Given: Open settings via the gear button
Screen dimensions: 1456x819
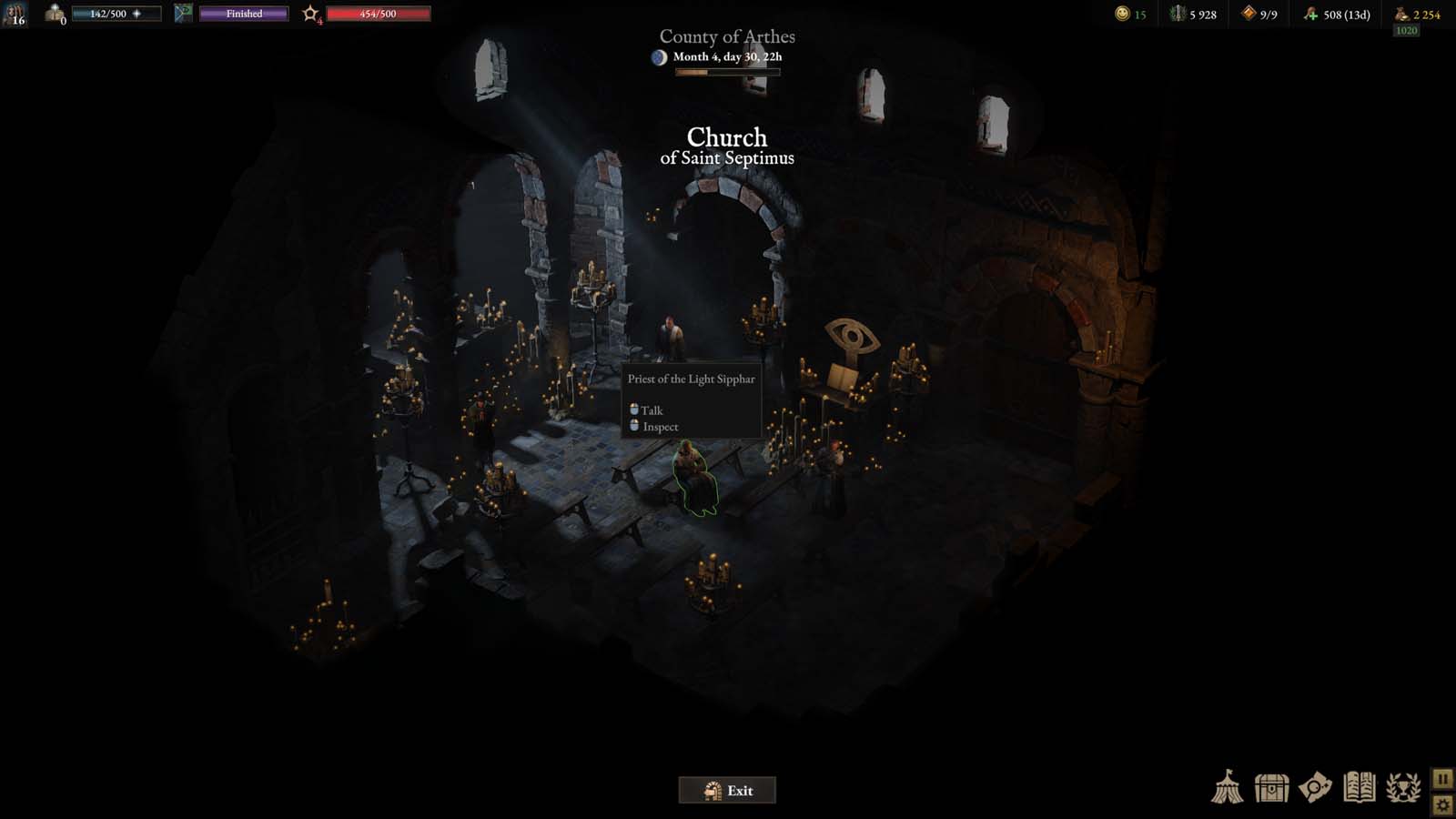Looking at the screenshot, I should pyautogui.click(x=1442, y=804).
